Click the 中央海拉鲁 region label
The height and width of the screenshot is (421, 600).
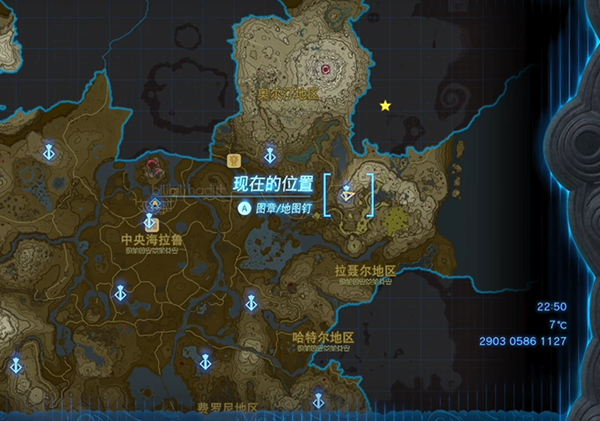click(x=151, y=240)
